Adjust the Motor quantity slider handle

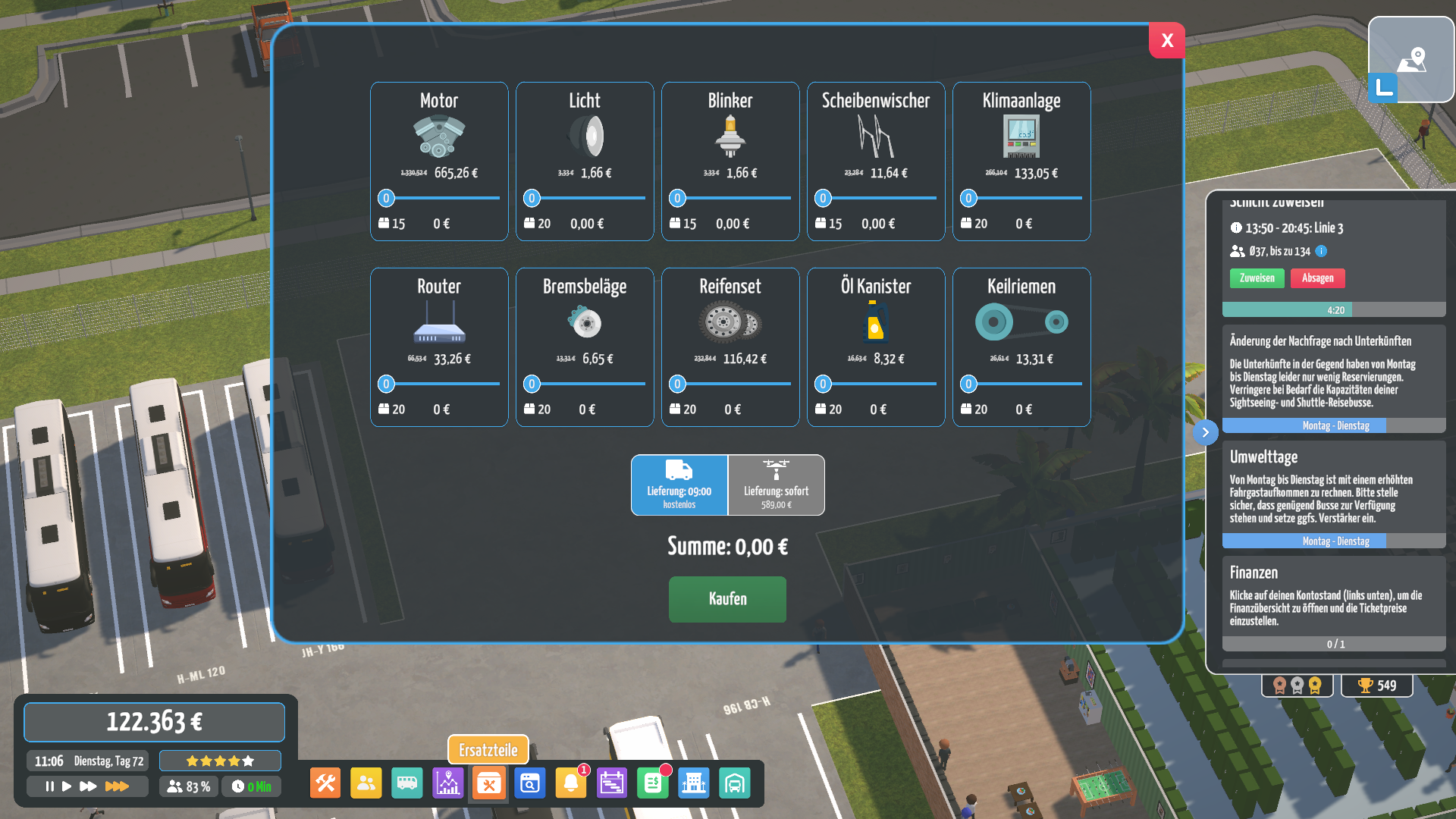click(x=386, y=199)
